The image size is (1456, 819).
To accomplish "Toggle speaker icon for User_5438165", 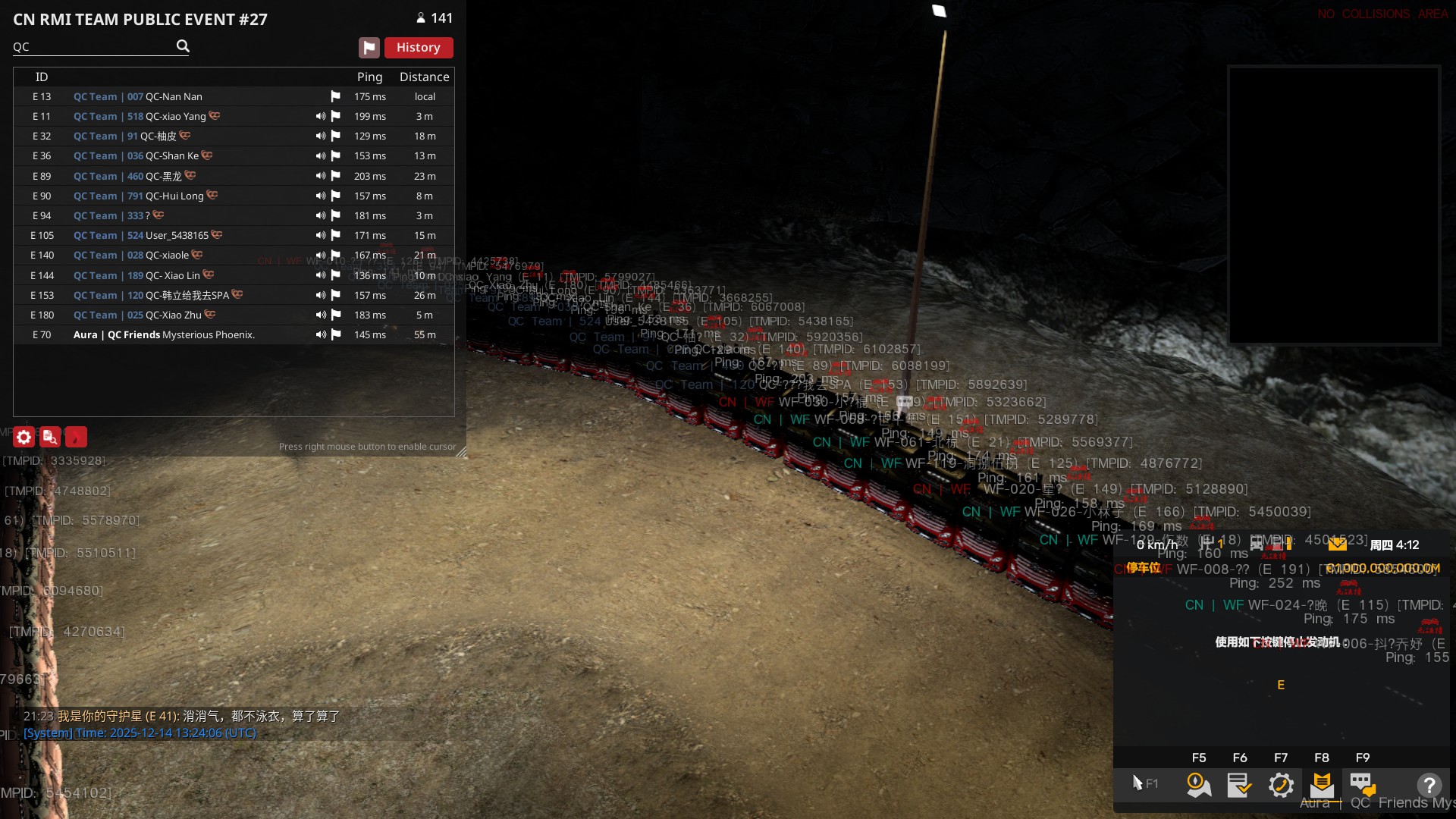I will [321, 236].
